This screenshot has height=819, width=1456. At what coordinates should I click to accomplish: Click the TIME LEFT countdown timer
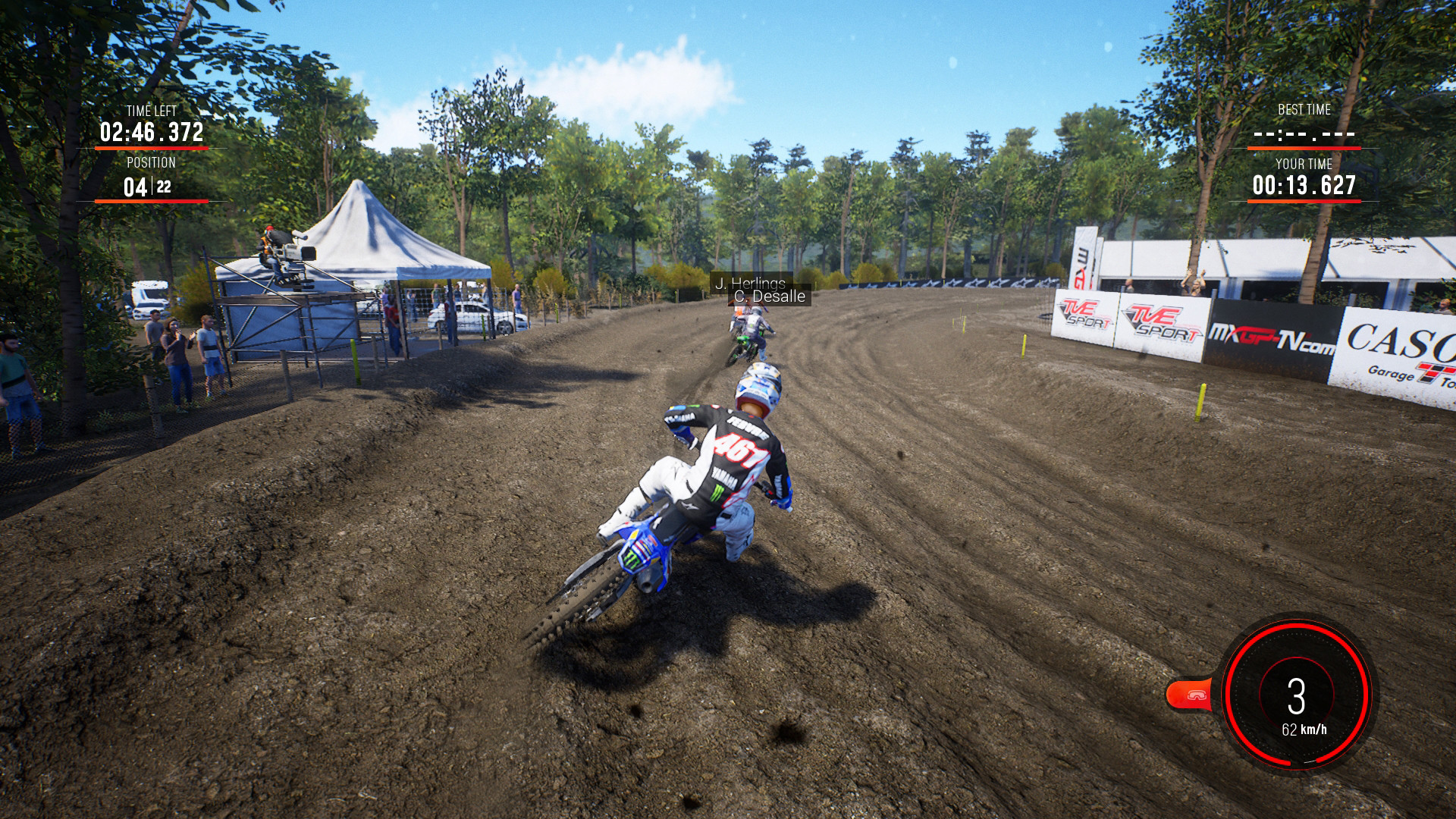150,130
